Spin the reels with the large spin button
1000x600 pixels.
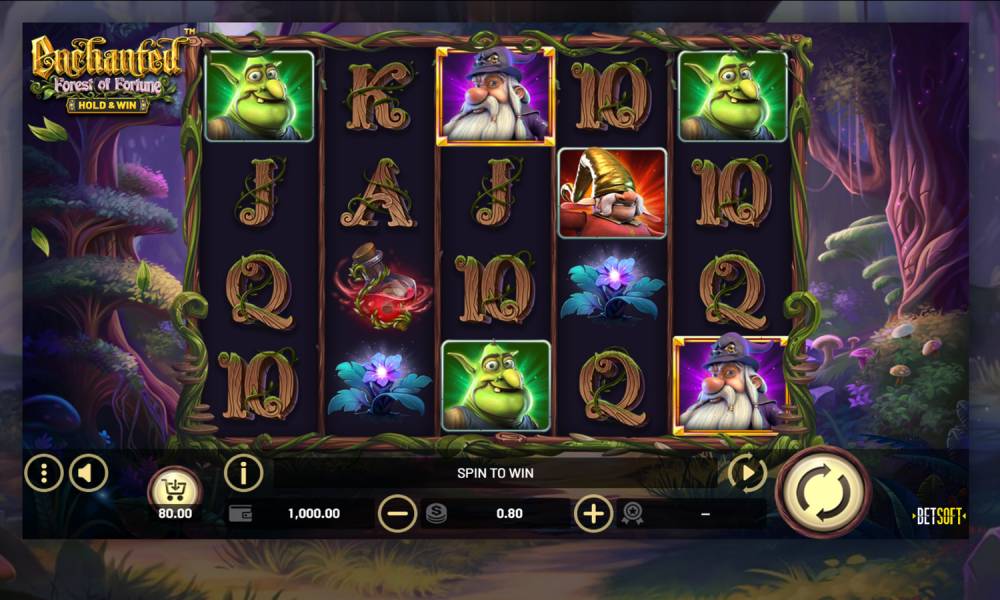coord(823,492)
